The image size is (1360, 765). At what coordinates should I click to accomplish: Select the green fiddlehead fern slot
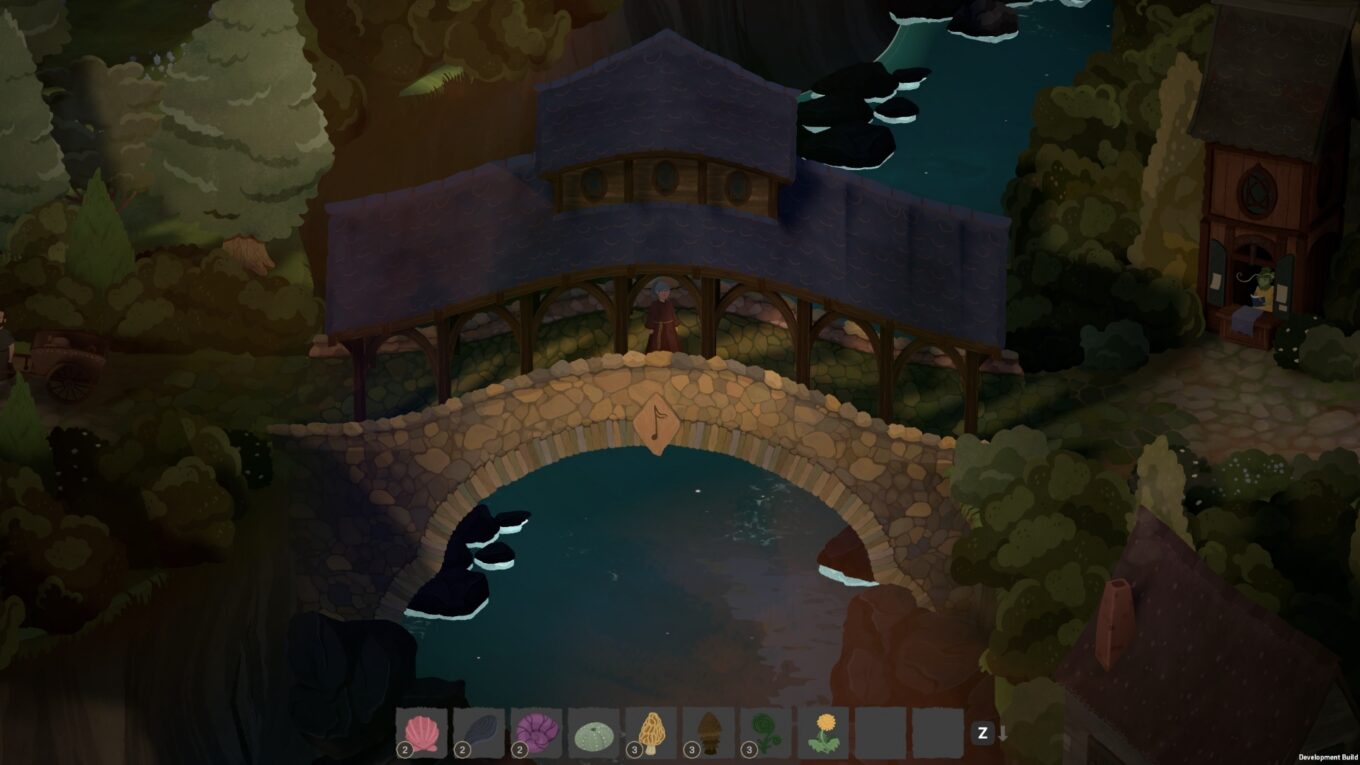coord(767,733)
